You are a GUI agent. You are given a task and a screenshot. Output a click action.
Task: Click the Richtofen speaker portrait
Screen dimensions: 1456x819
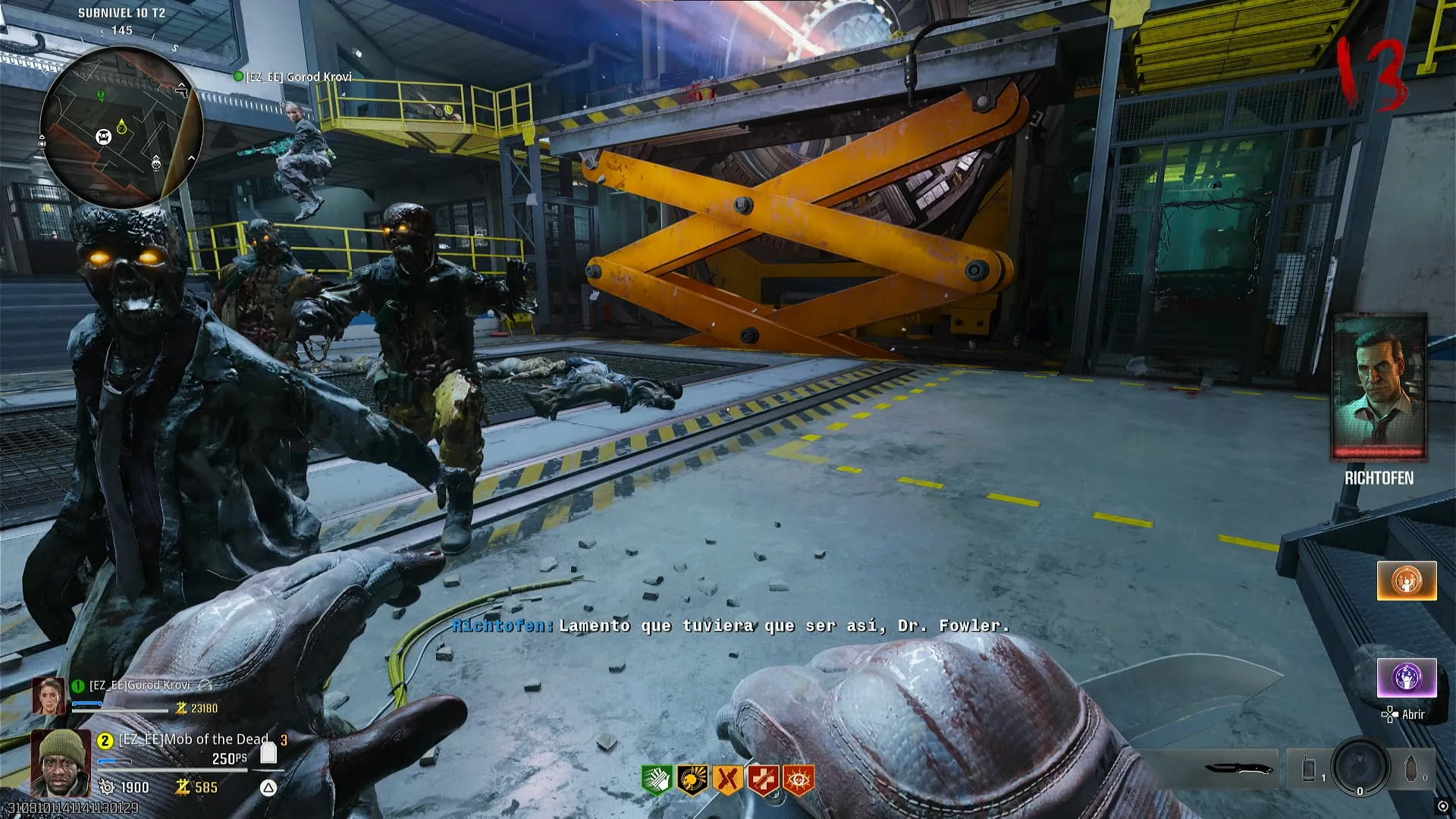(1379, 387)
